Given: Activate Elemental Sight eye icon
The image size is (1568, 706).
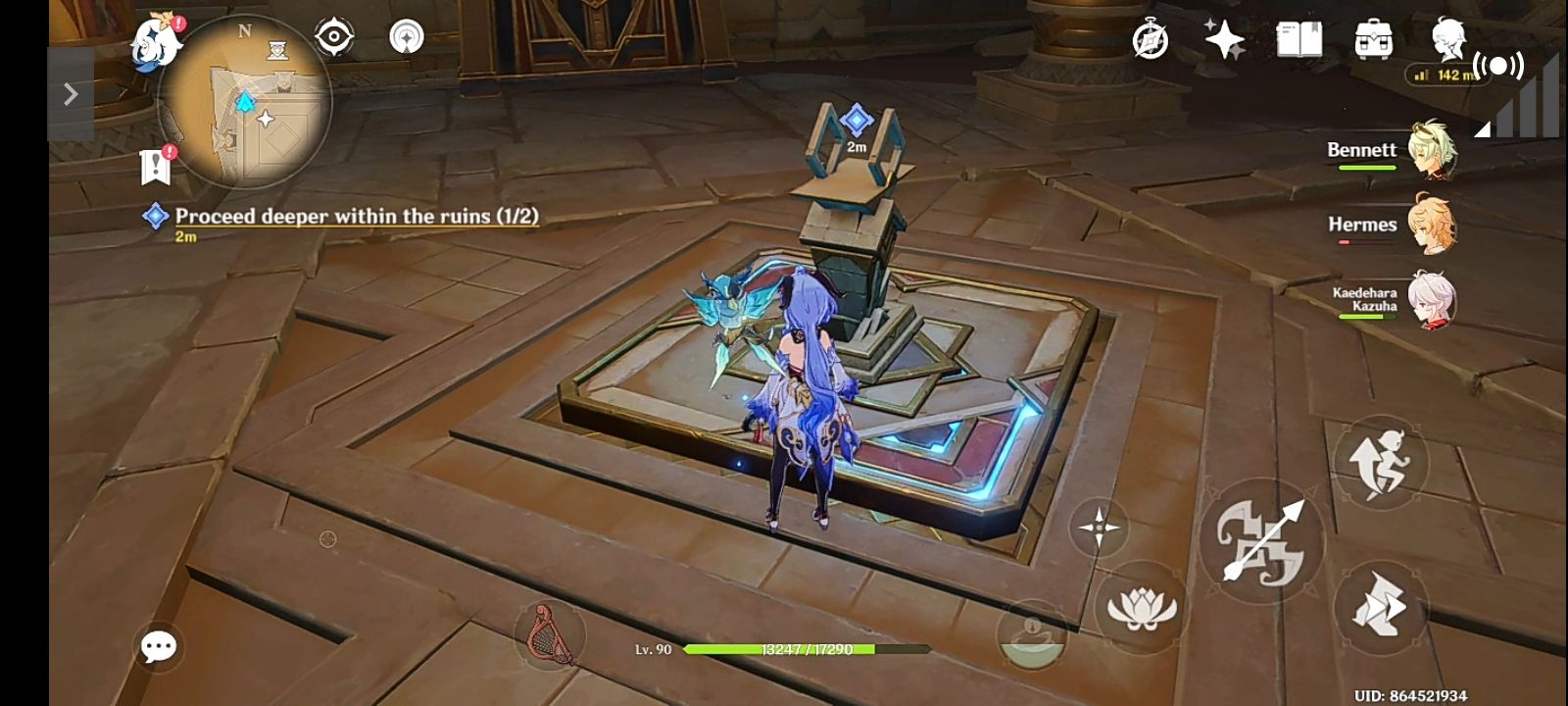Looking at the screenshot, I should pos(333,35).
